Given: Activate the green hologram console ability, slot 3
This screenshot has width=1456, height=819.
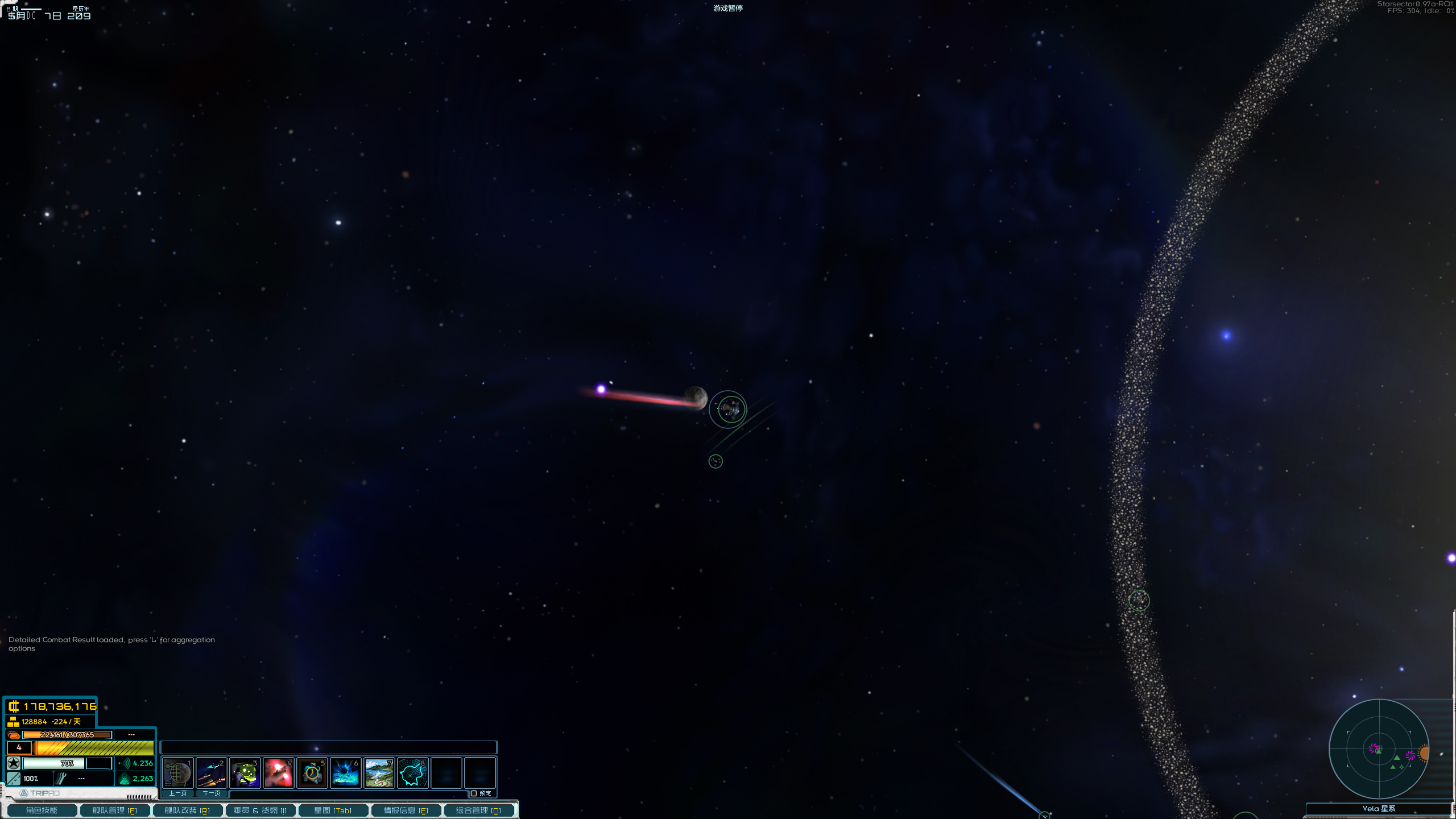Looking at the screenshot, I should (245, 772).
